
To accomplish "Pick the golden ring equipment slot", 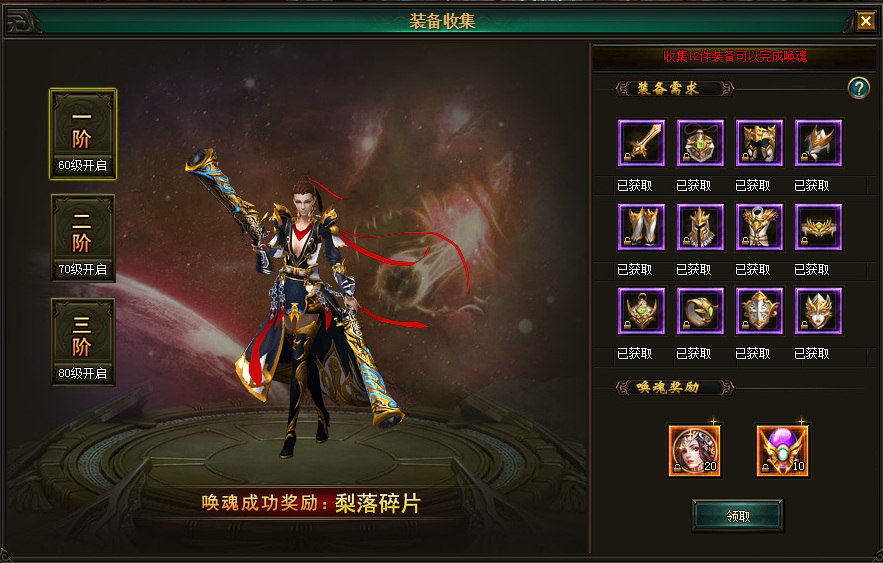I will (700, 311).
